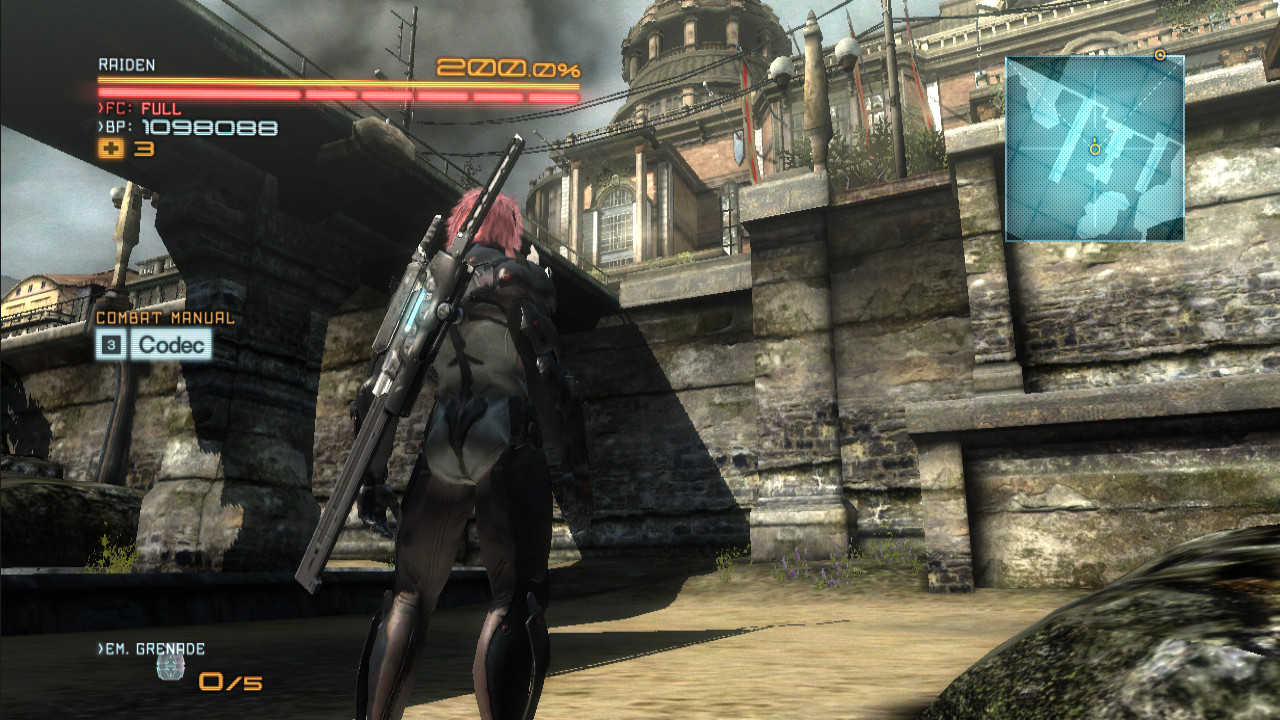This screenshot has height=720, width=1280.
Task: Select the Combat Manual label
Action: tap(164, 320)
